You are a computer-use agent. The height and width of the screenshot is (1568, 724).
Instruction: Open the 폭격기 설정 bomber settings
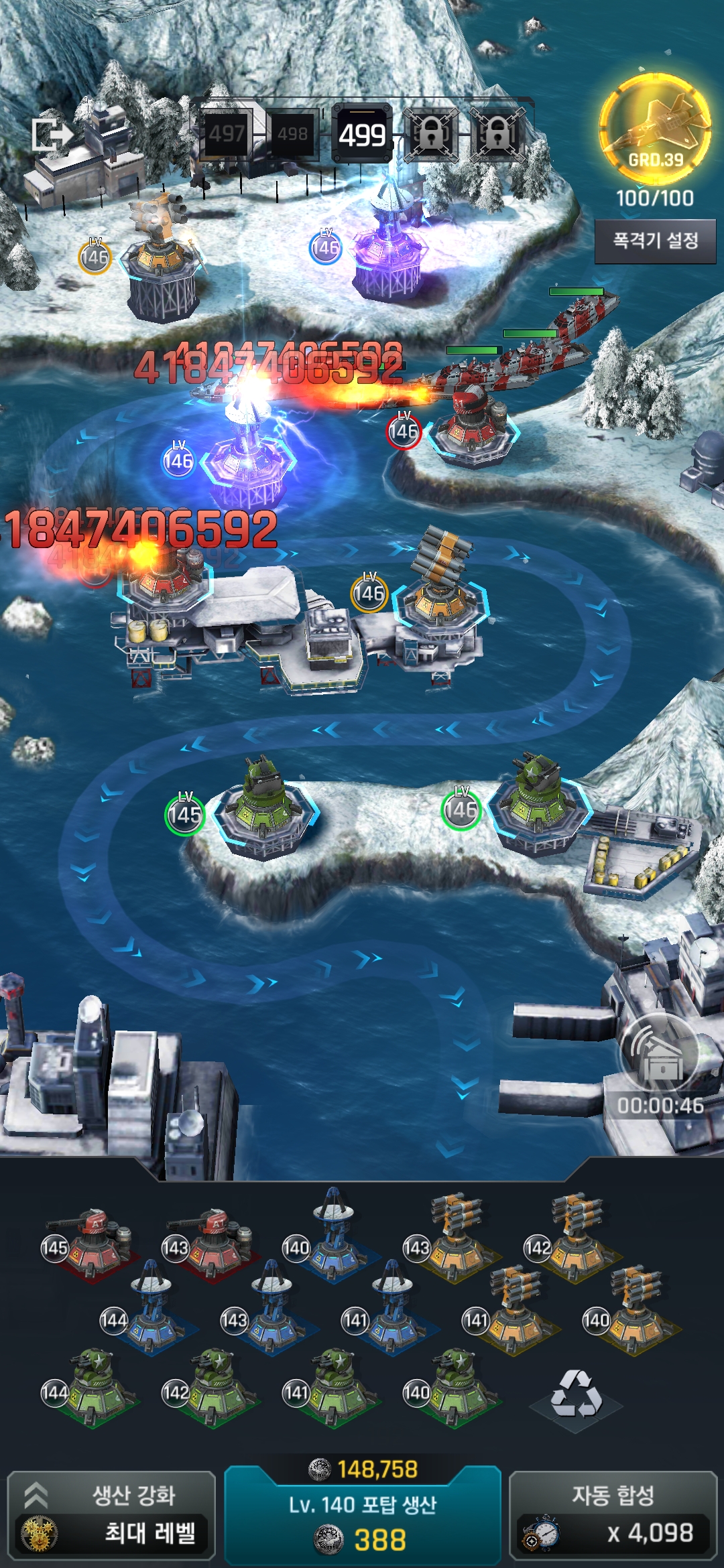tap(655, 241)
